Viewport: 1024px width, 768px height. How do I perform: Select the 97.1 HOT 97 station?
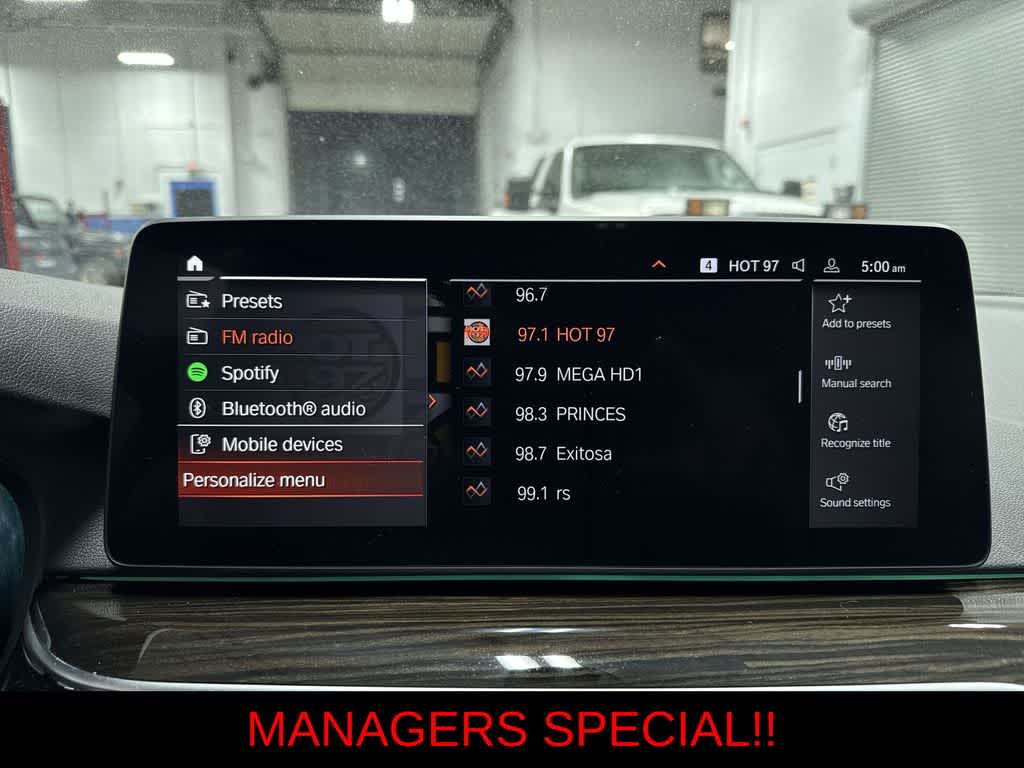tap(565, 335)
